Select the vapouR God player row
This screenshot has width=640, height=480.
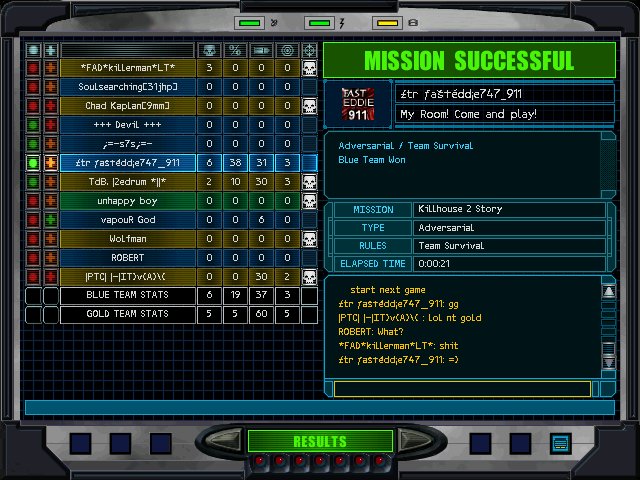127,220
